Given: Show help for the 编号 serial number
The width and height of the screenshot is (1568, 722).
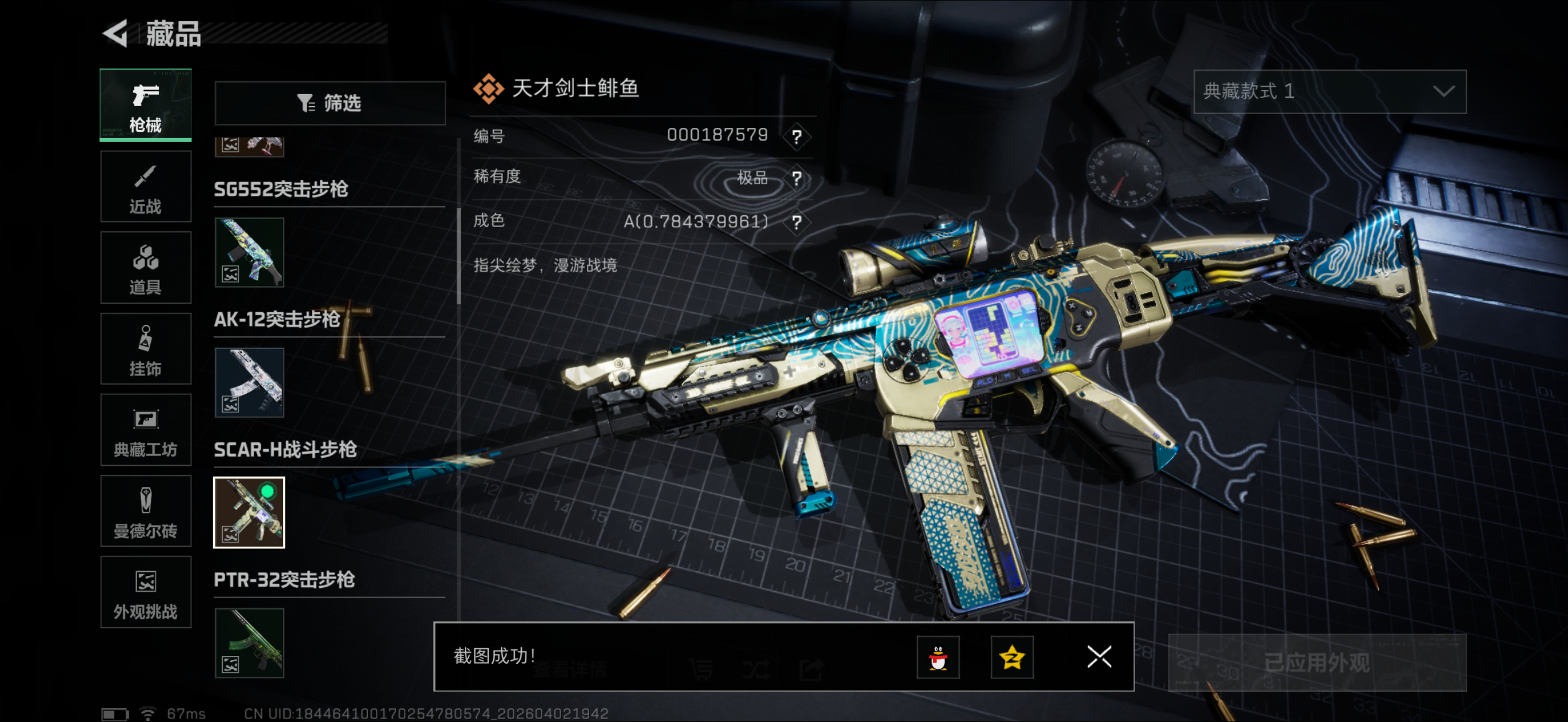Looking at the screenshot, I should [796, 136].
